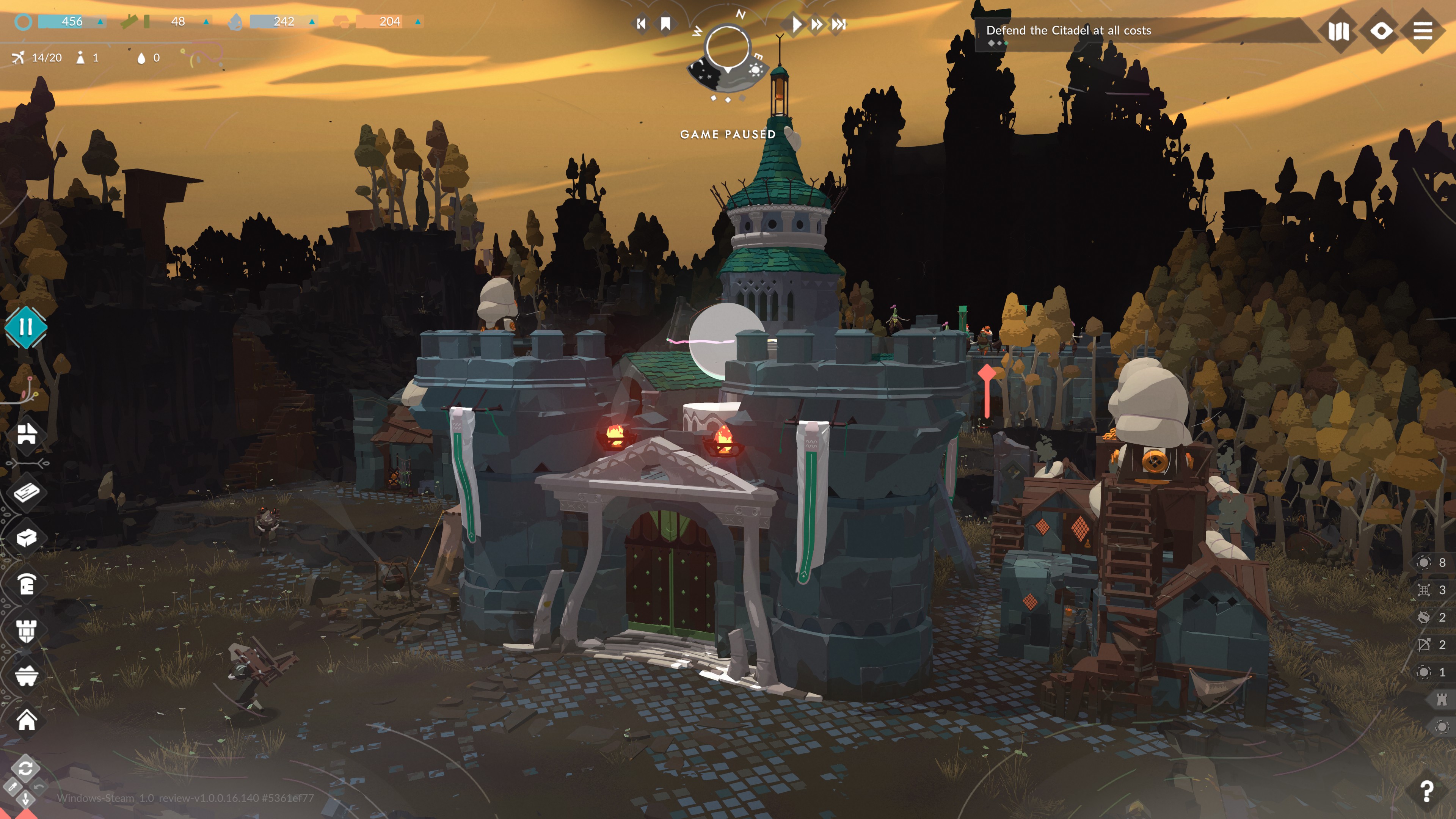Open the question mark help button
Image resolution: width=1456 pixels, height=819 pixels.
[x=1426, y=791]
